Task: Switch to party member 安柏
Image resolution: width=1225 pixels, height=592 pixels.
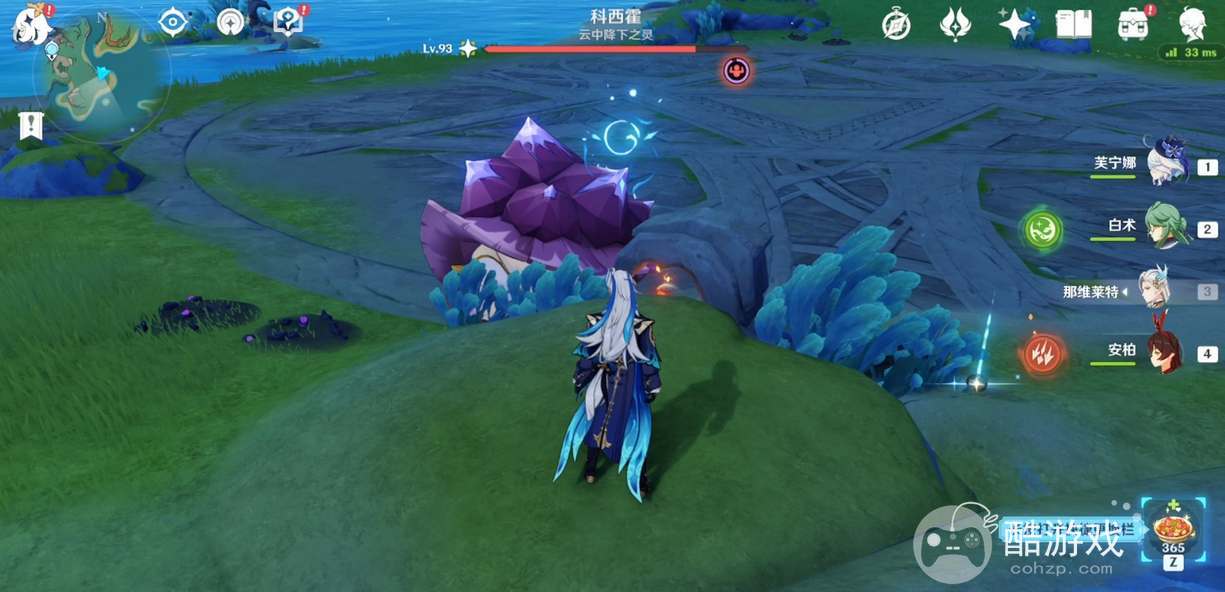Action: pos(1161,352)
